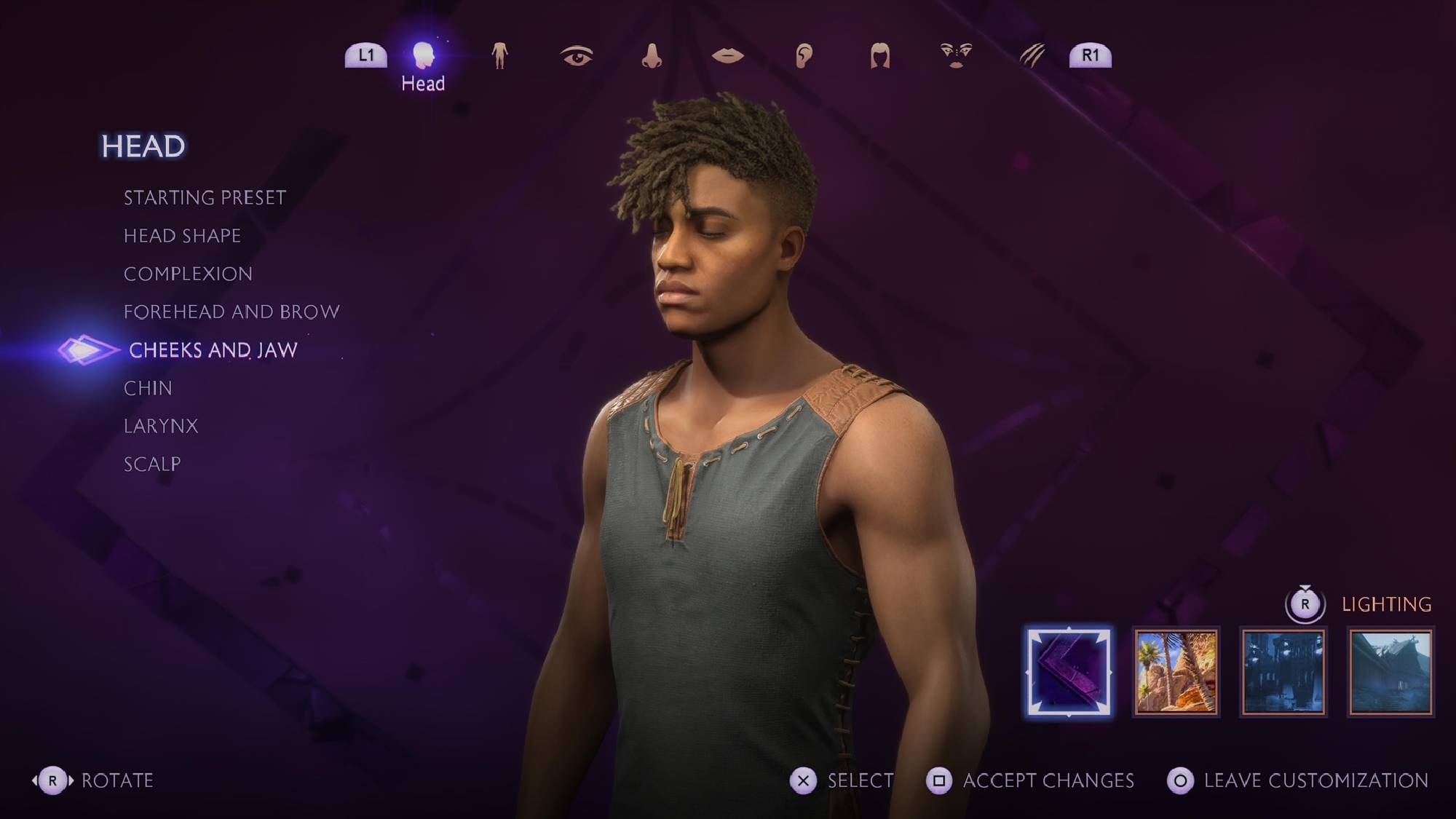Select Head Shape in the menu
Viewport: 1456px width, 819px height.
coord(182,236)
